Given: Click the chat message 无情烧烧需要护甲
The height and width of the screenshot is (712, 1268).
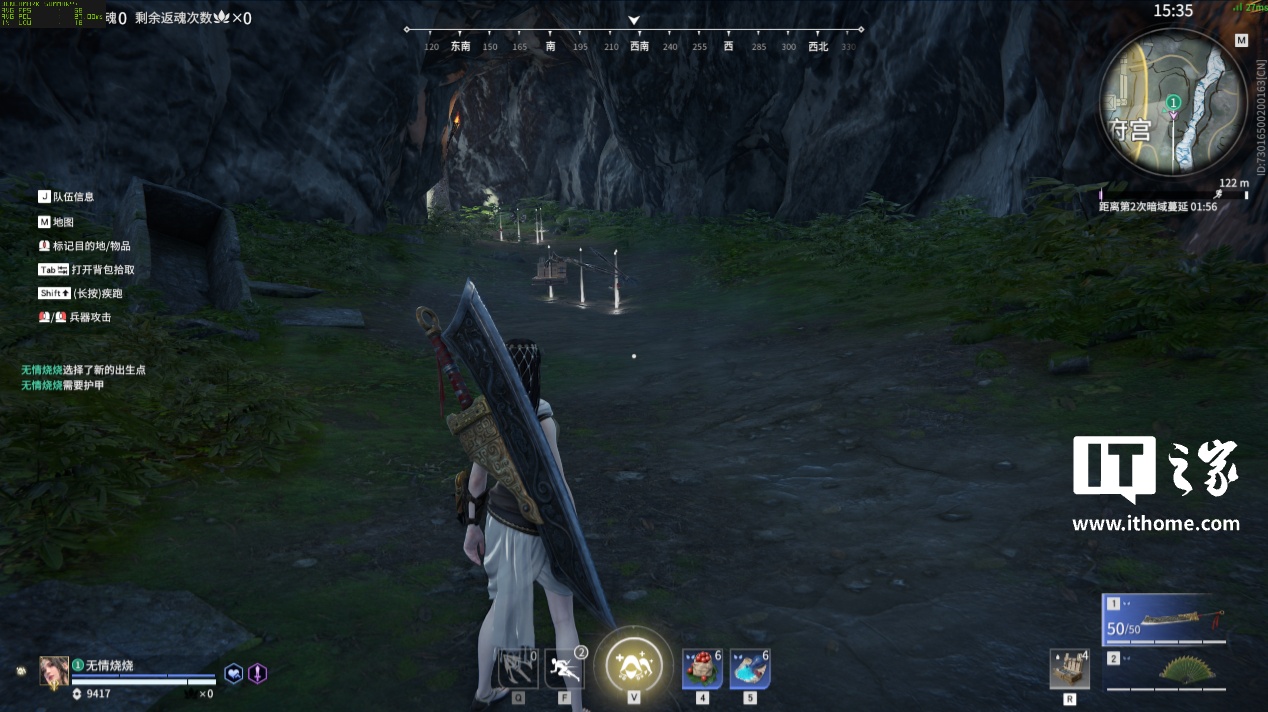Looking at the screenshot, I should point(62,385).
